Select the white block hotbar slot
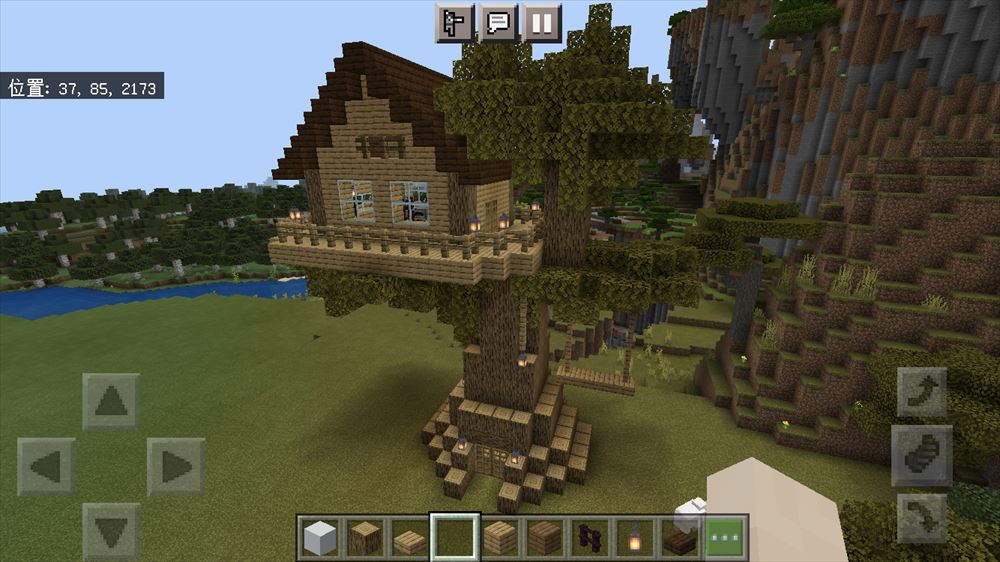 coord(320,539)
